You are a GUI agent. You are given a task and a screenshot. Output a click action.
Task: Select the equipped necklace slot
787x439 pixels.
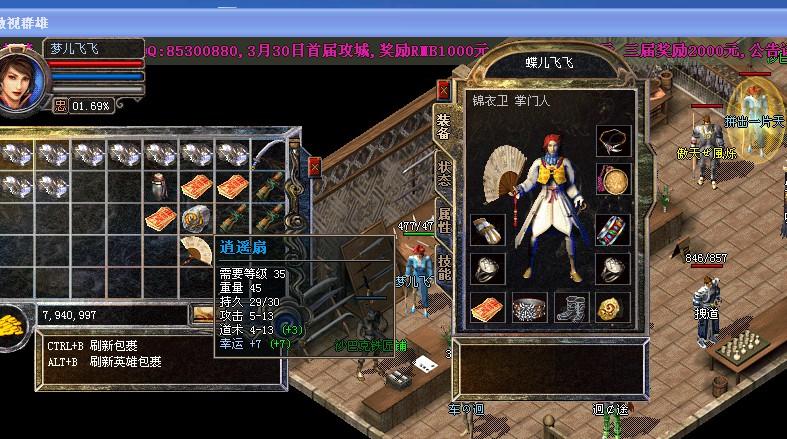click(x=611, y=140)
